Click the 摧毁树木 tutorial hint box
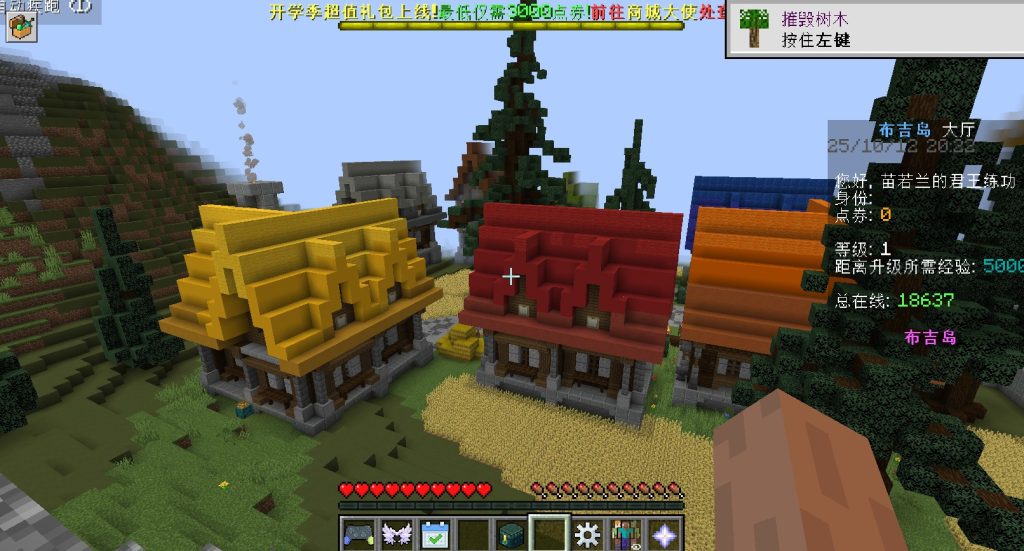 pos(873,29)
